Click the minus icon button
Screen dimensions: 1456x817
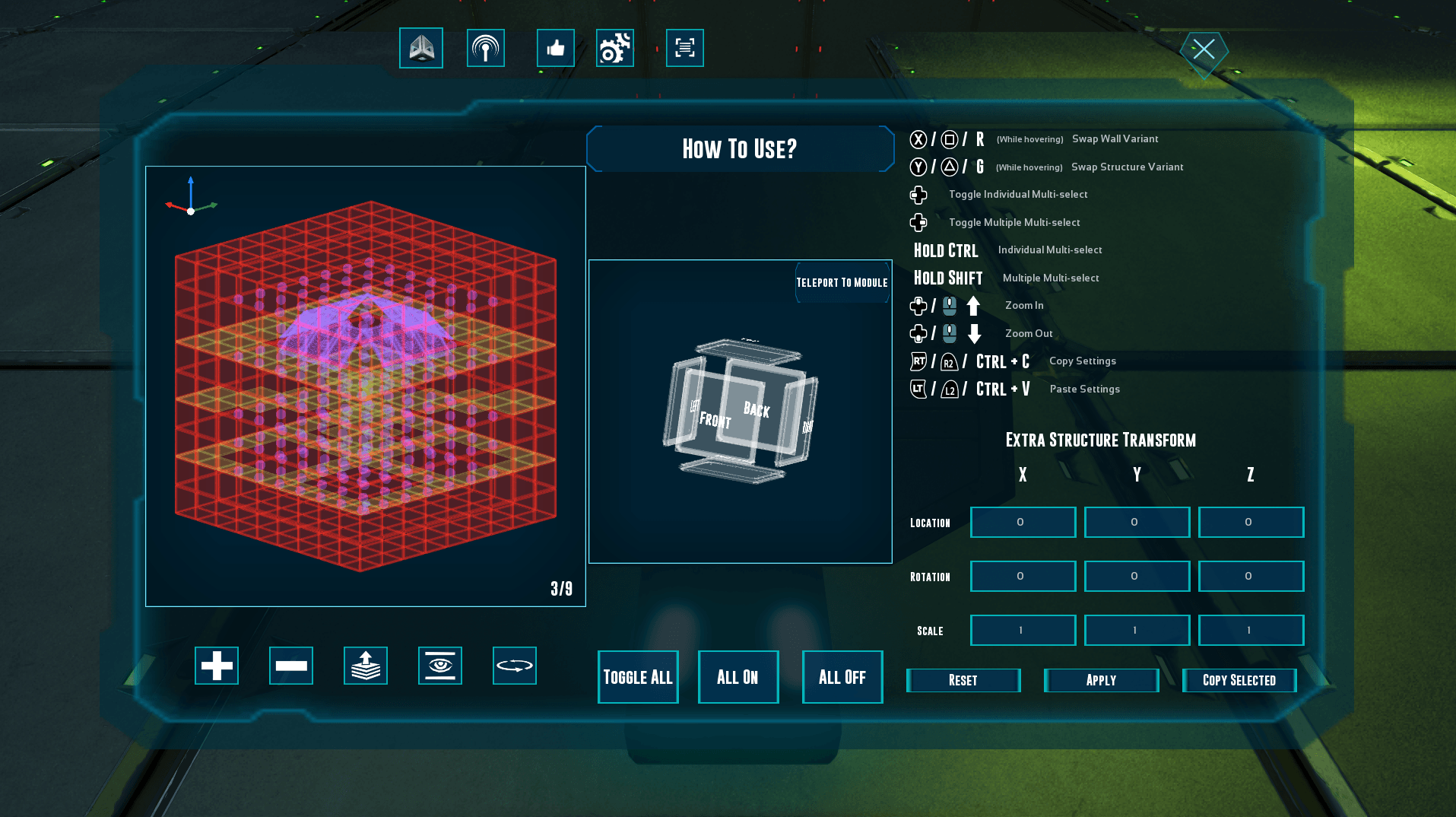pyautogui.click(x=291, y=666)
